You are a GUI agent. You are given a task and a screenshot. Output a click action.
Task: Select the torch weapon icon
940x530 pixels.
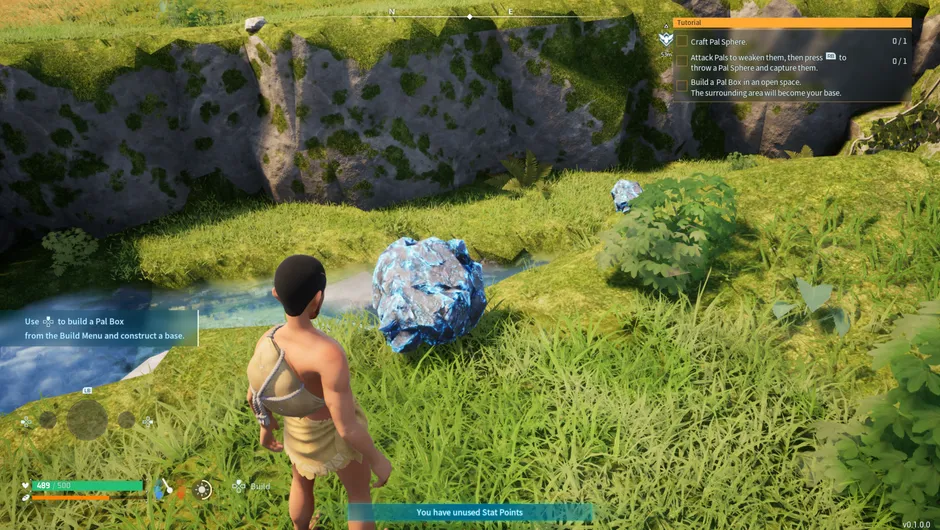(166, 488)
